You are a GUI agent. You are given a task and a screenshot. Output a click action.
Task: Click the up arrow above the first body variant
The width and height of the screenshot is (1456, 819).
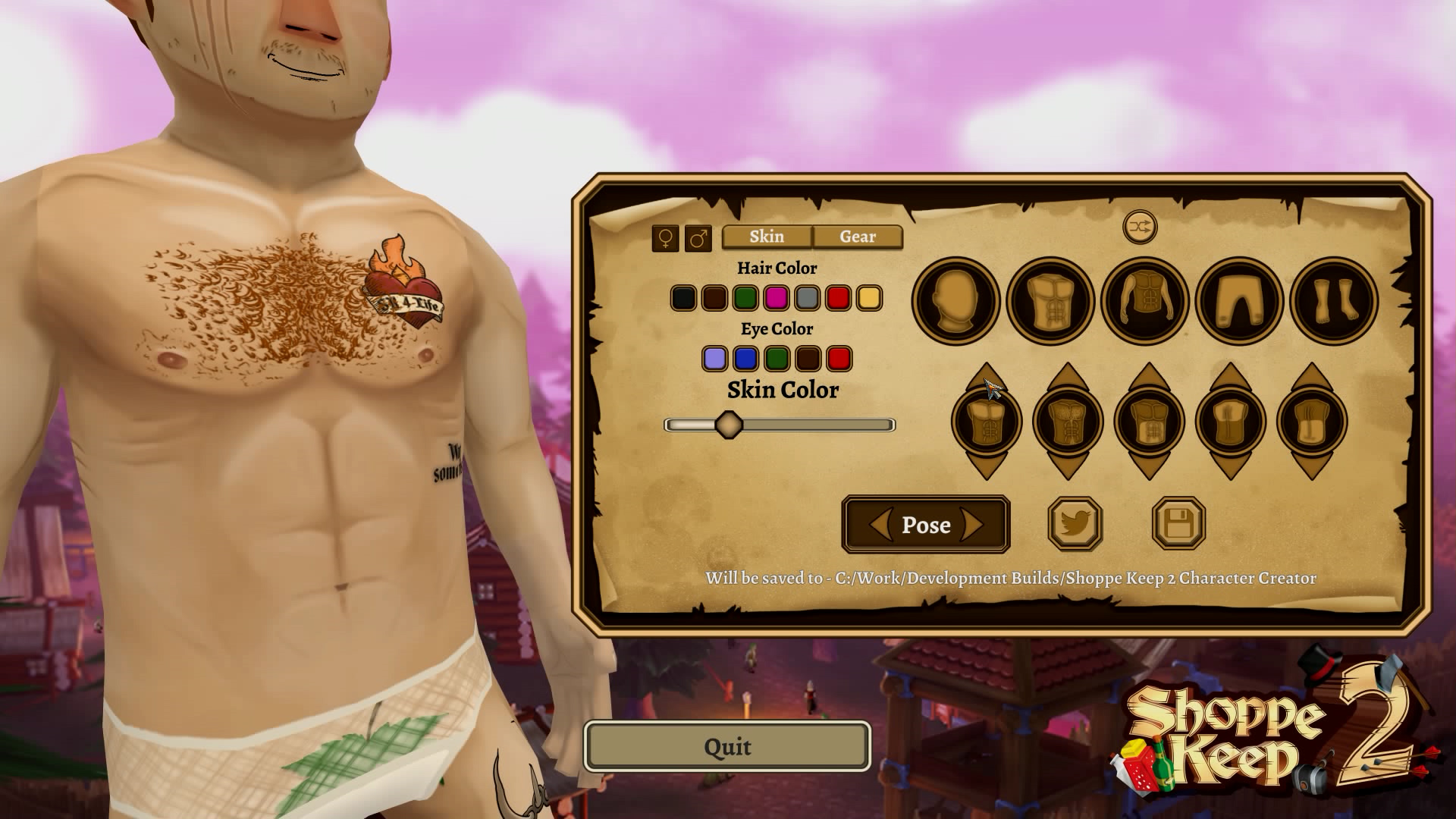[988, 378]
